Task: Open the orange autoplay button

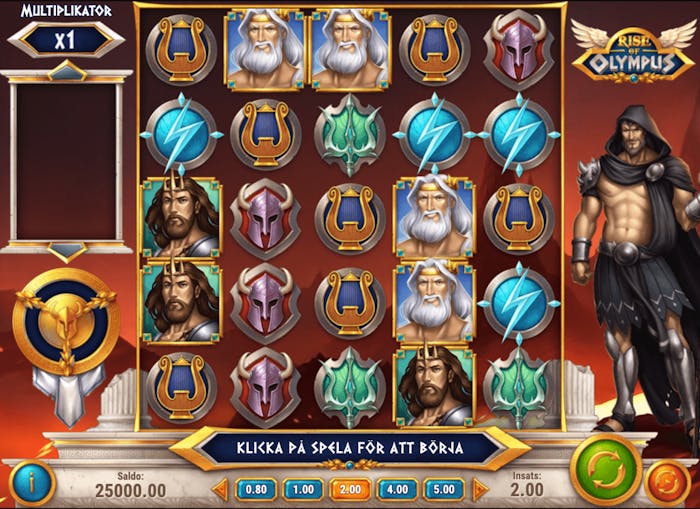Action: [x=665, y=482]
